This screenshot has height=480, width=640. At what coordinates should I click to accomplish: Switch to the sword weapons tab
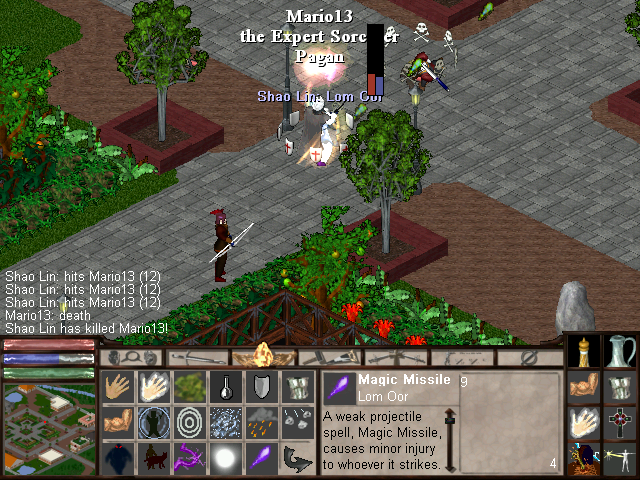pyautogui.click(x=194, y=356)
